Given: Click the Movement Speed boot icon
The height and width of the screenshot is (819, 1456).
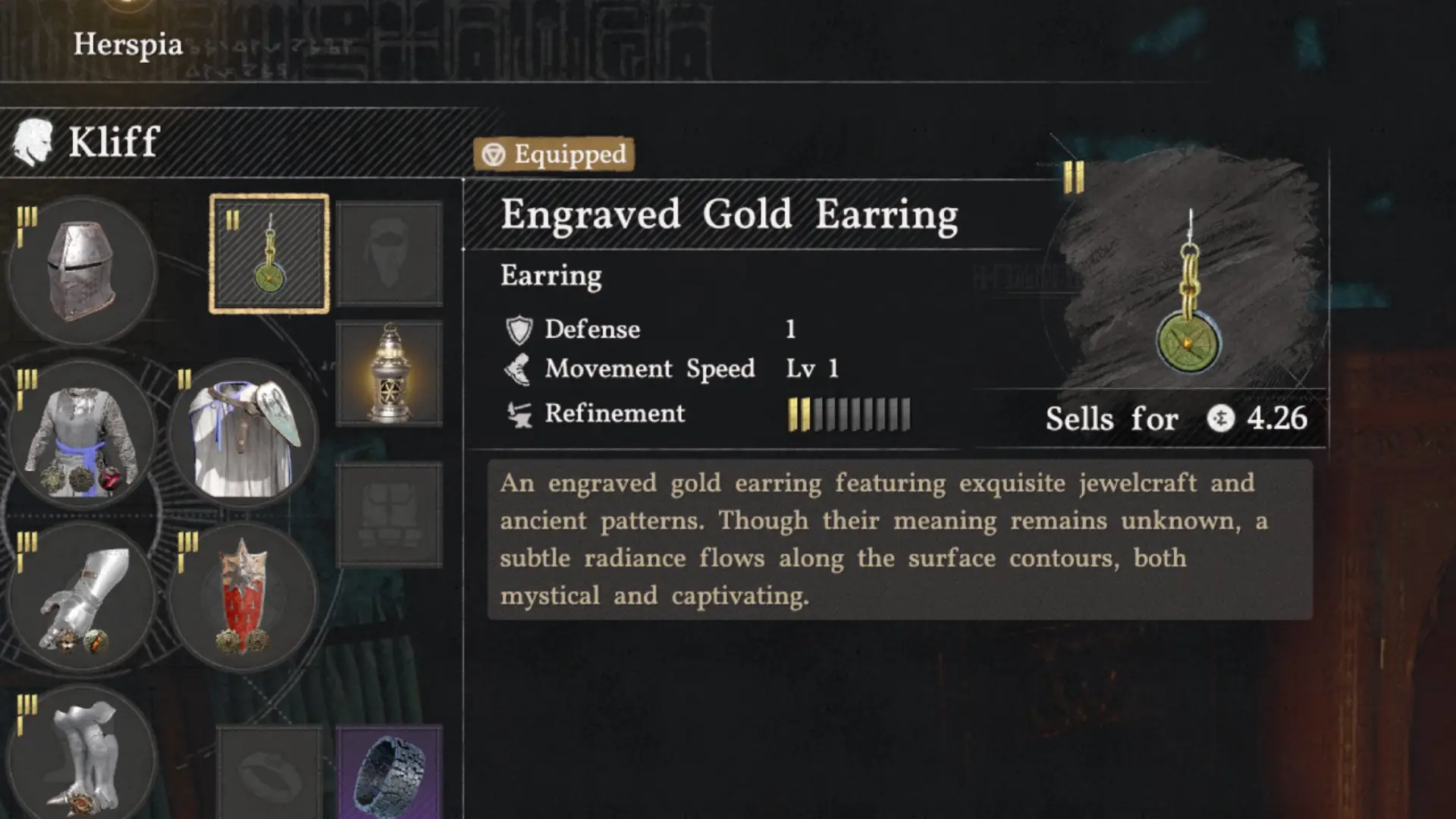Looking at the screenshot, I should click(x=517, y=369).
